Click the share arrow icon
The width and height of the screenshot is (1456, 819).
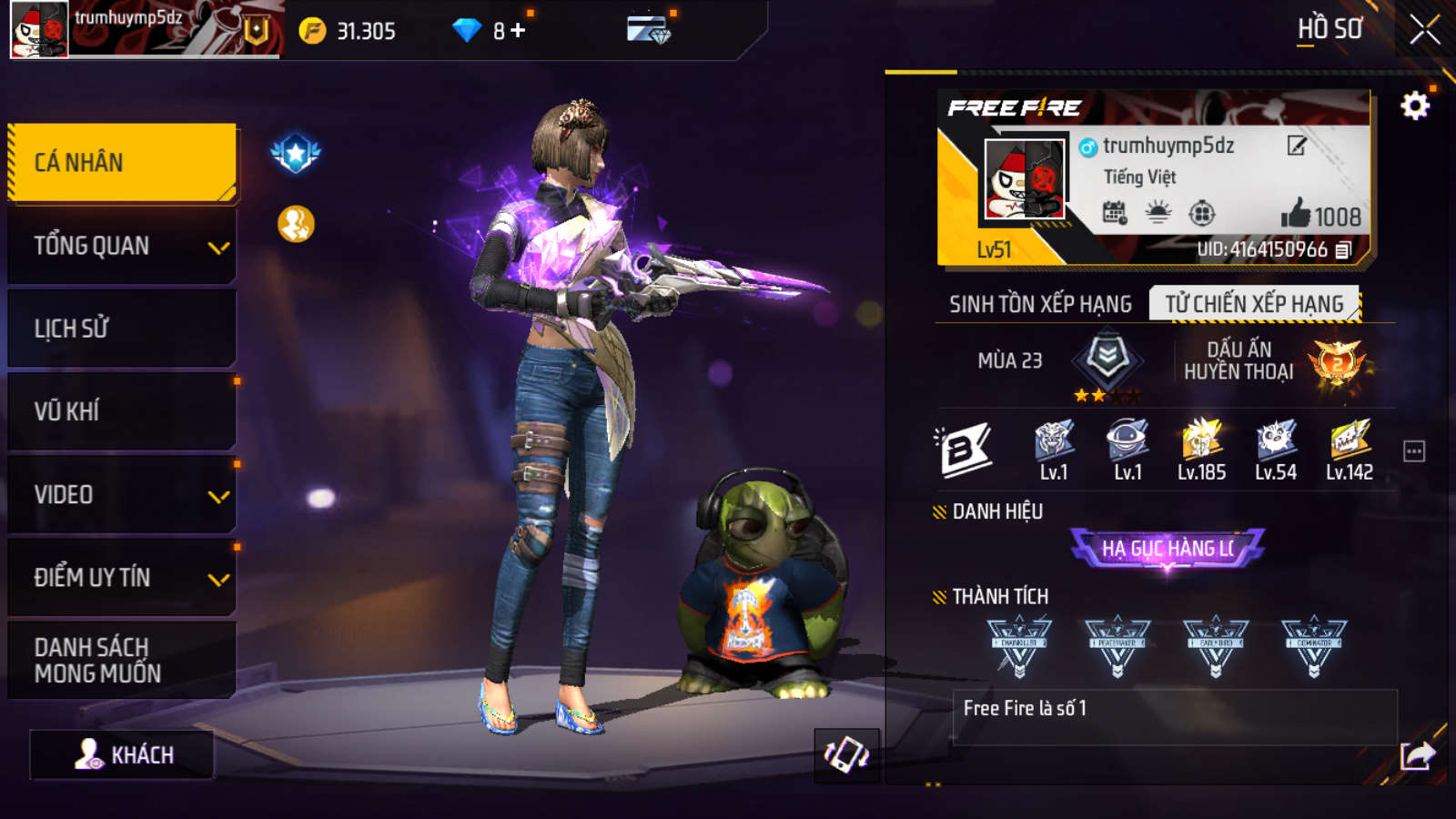coord(1417,755)
